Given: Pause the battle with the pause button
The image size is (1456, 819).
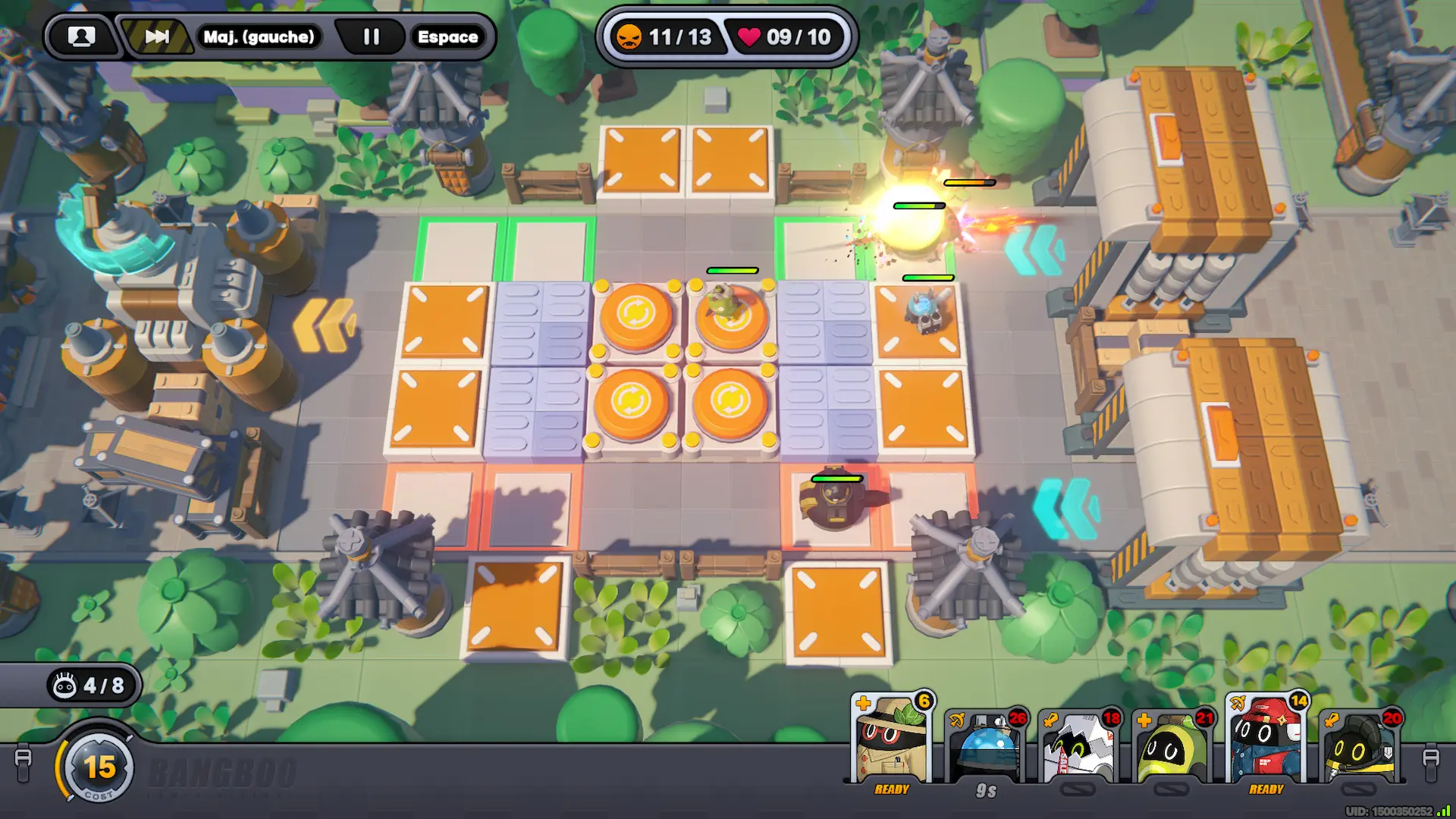Looking at the screenshot, I should point(371,36).
